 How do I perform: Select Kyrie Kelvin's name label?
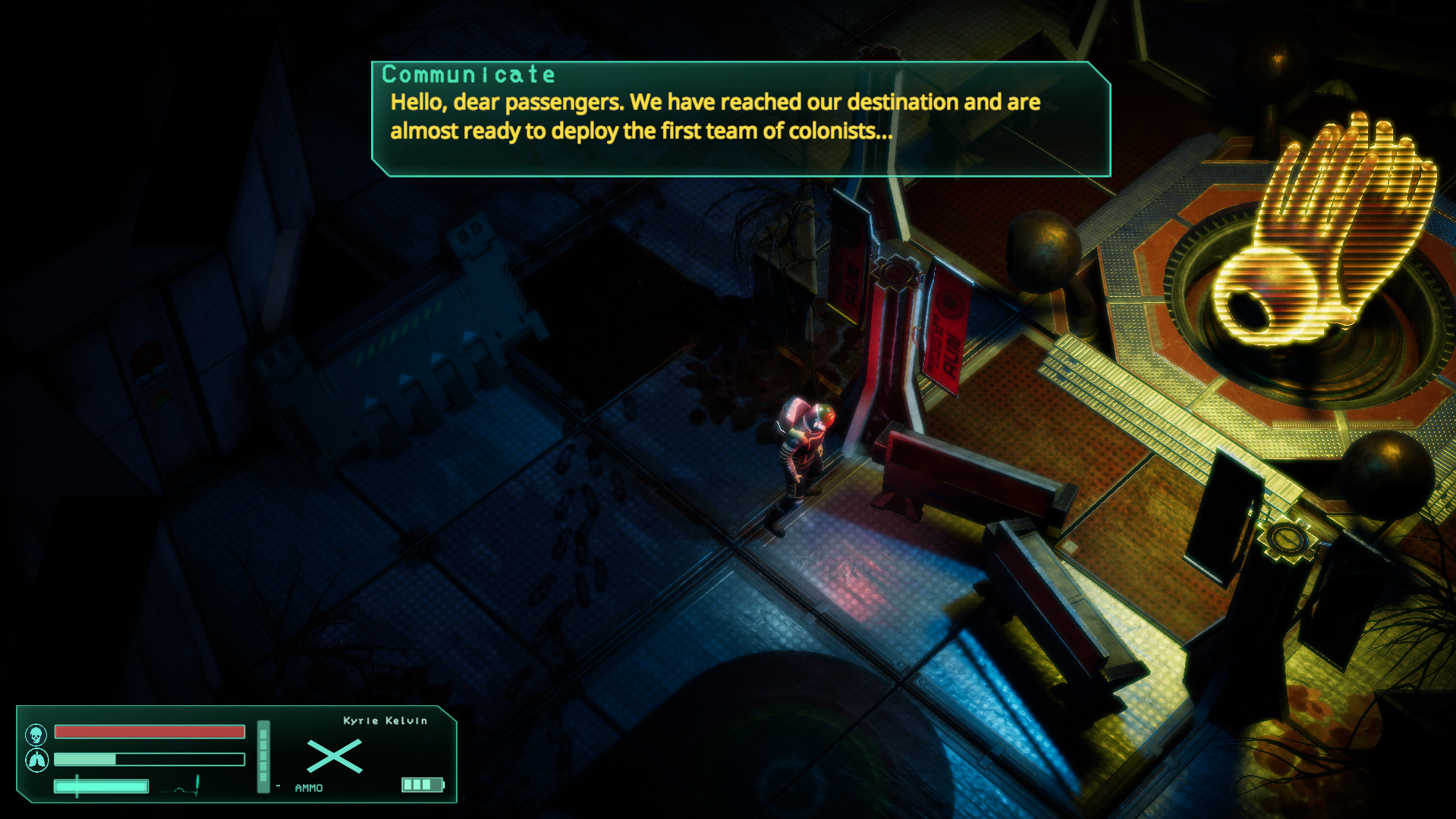[x=385, y=720]
